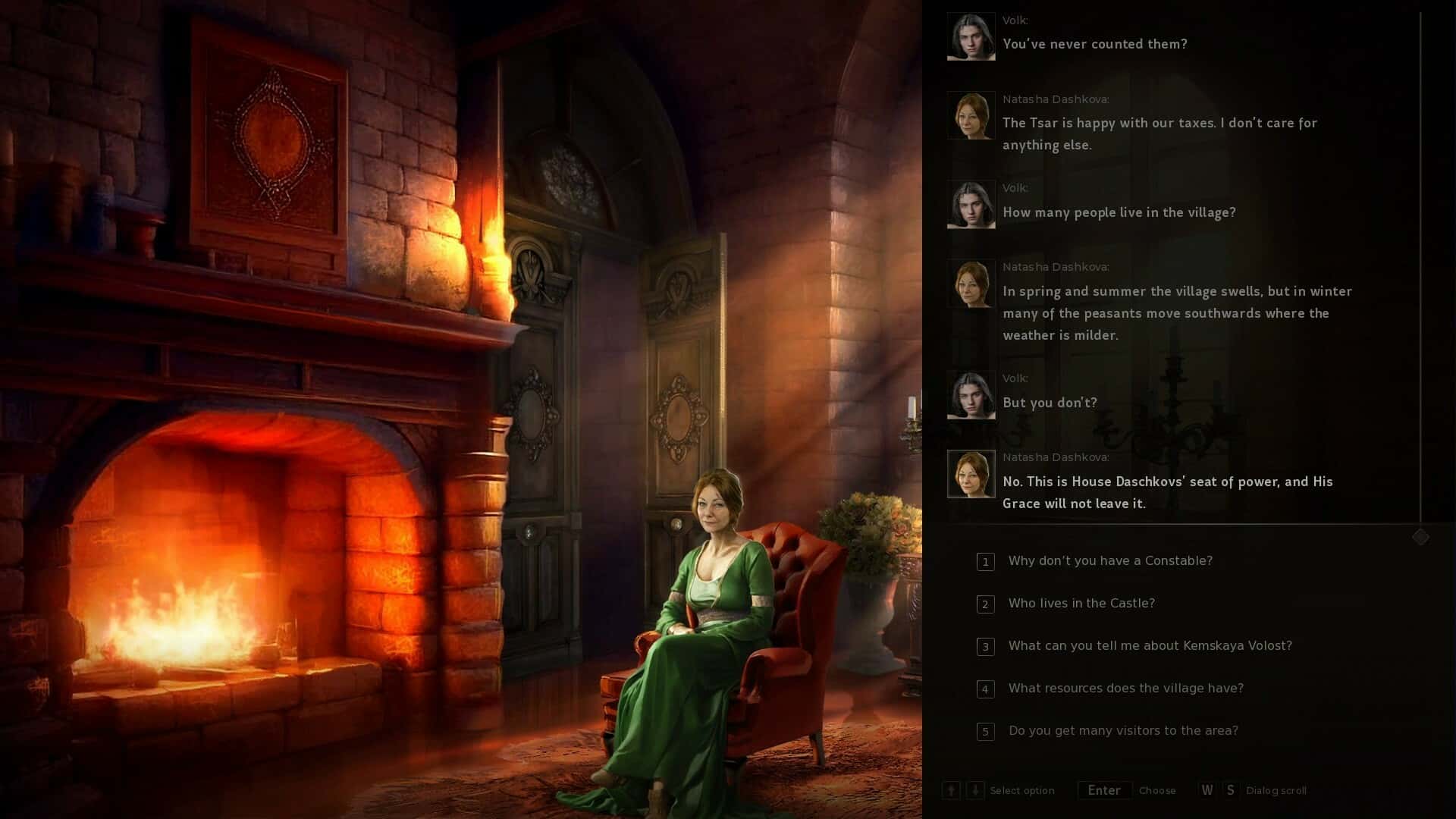Click the diamond ornament above the dialogue options

coord(1421,536)
